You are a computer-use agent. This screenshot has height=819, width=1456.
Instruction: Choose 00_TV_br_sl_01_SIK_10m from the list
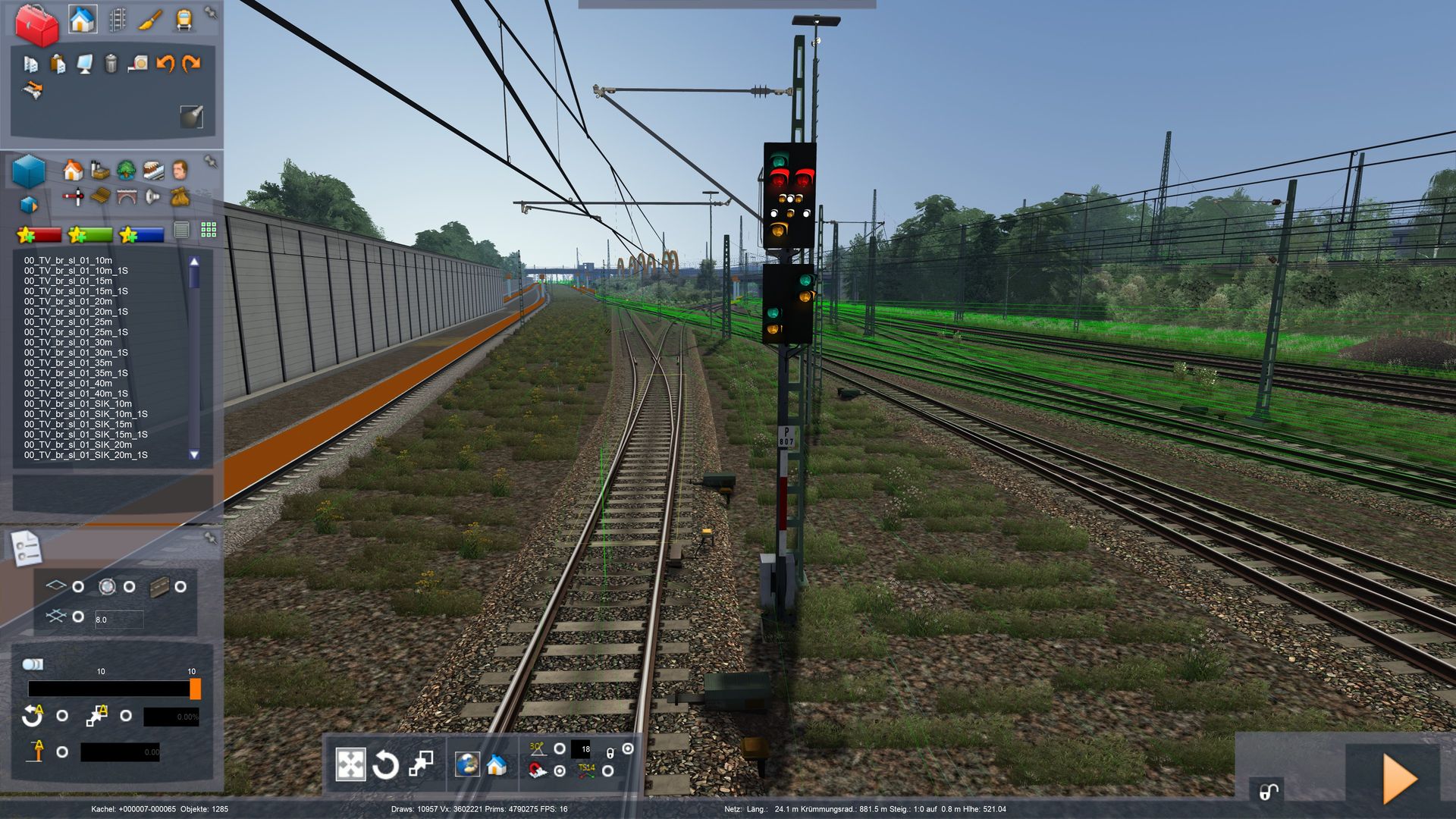click(x=77, y=403)
